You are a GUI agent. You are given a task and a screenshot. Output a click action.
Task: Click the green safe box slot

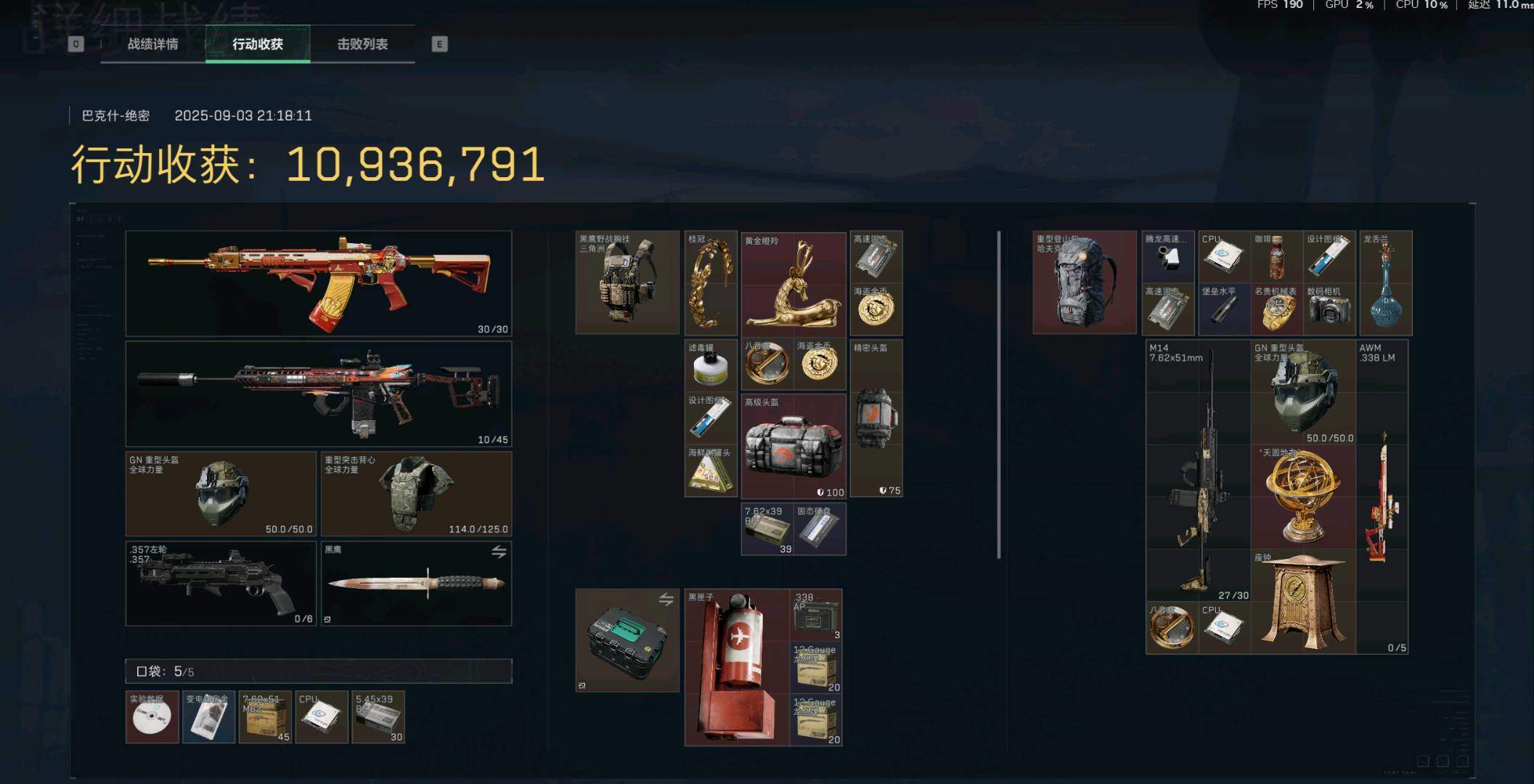point(627,640)
